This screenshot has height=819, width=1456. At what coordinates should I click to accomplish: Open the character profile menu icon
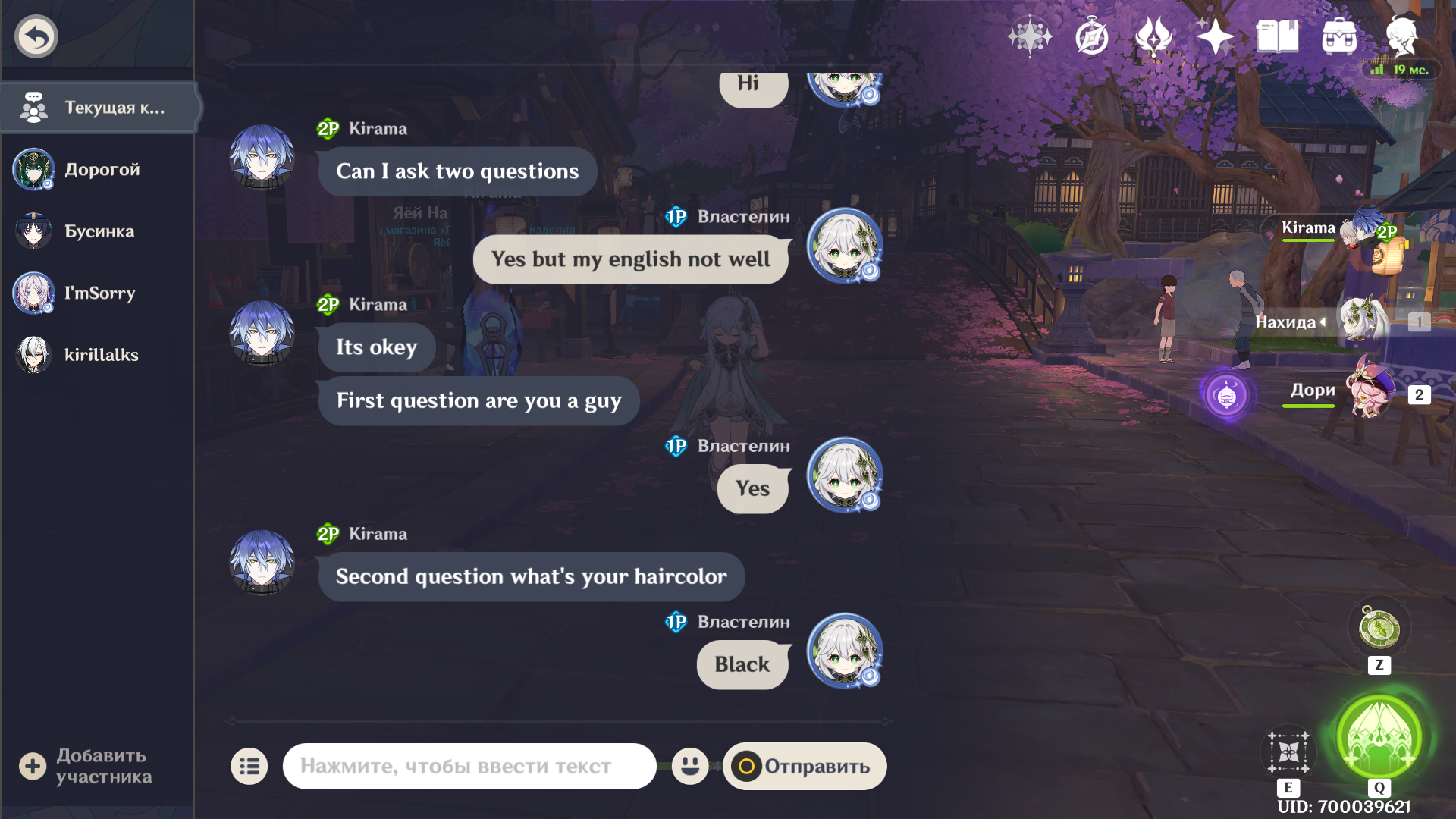point(1401,36)
